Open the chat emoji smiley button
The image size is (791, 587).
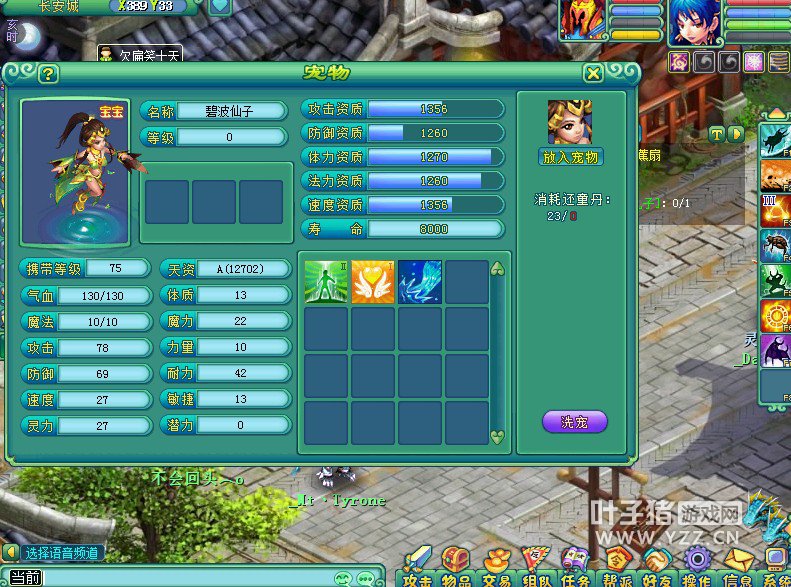click(x=344, y=578)
